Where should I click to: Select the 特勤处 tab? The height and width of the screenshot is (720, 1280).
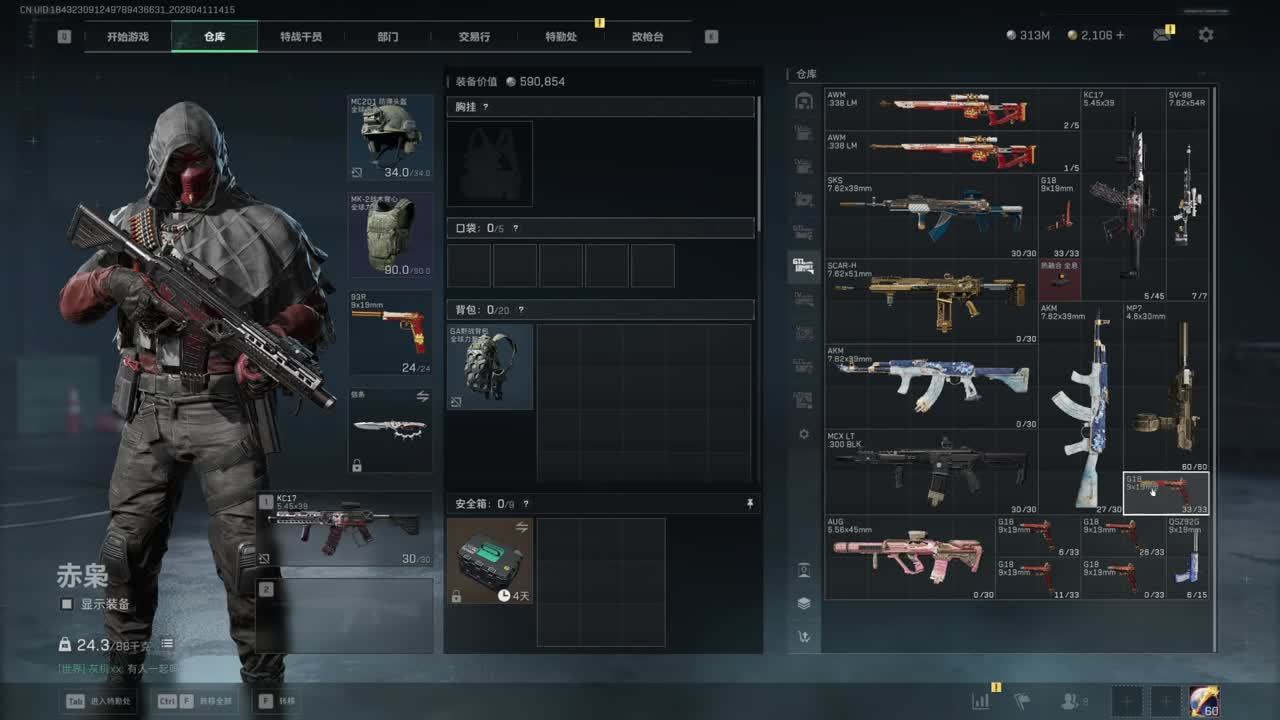561,37
